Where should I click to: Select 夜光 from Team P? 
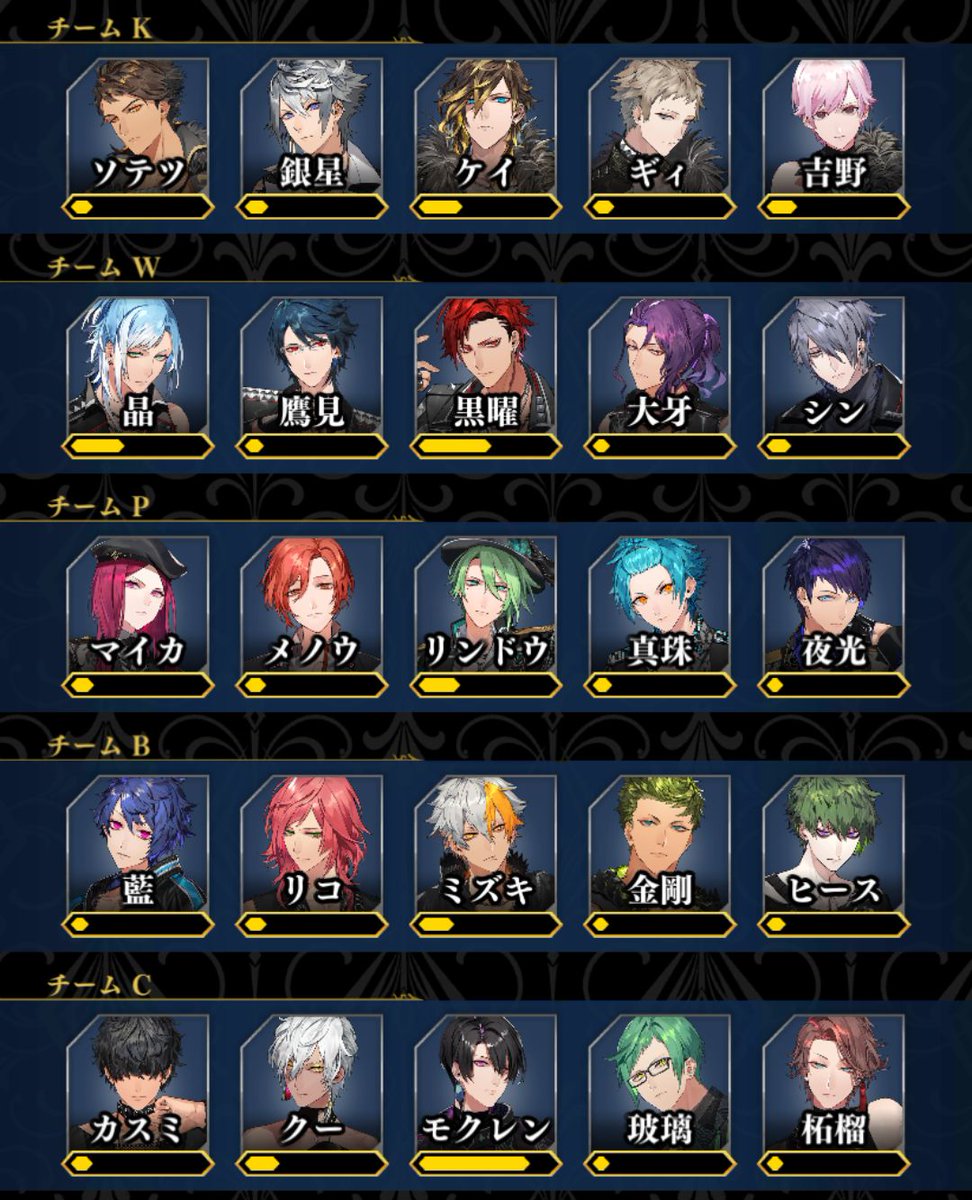click(834, 603)
